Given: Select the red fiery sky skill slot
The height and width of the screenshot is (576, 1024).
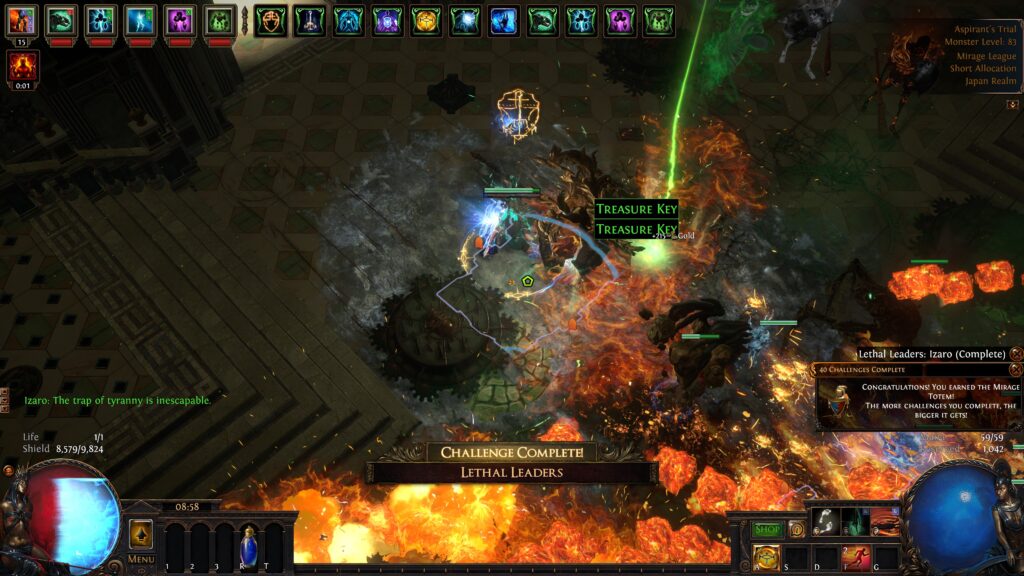Looking at the screenshot, I should tap(885, 521).
